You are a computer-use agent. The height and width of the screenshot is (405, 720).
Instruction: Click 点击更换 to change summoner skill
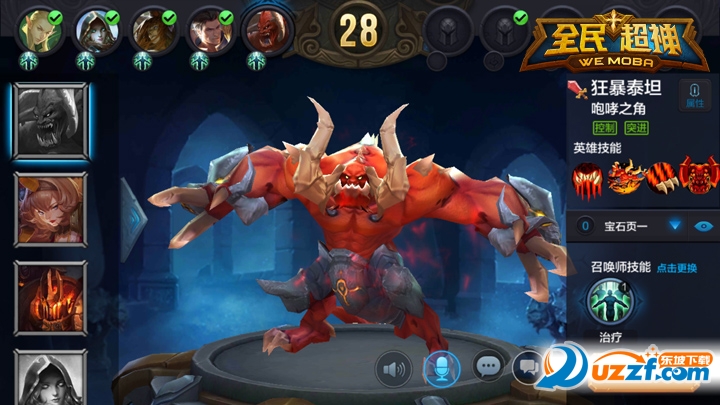(x=677, y=268)
